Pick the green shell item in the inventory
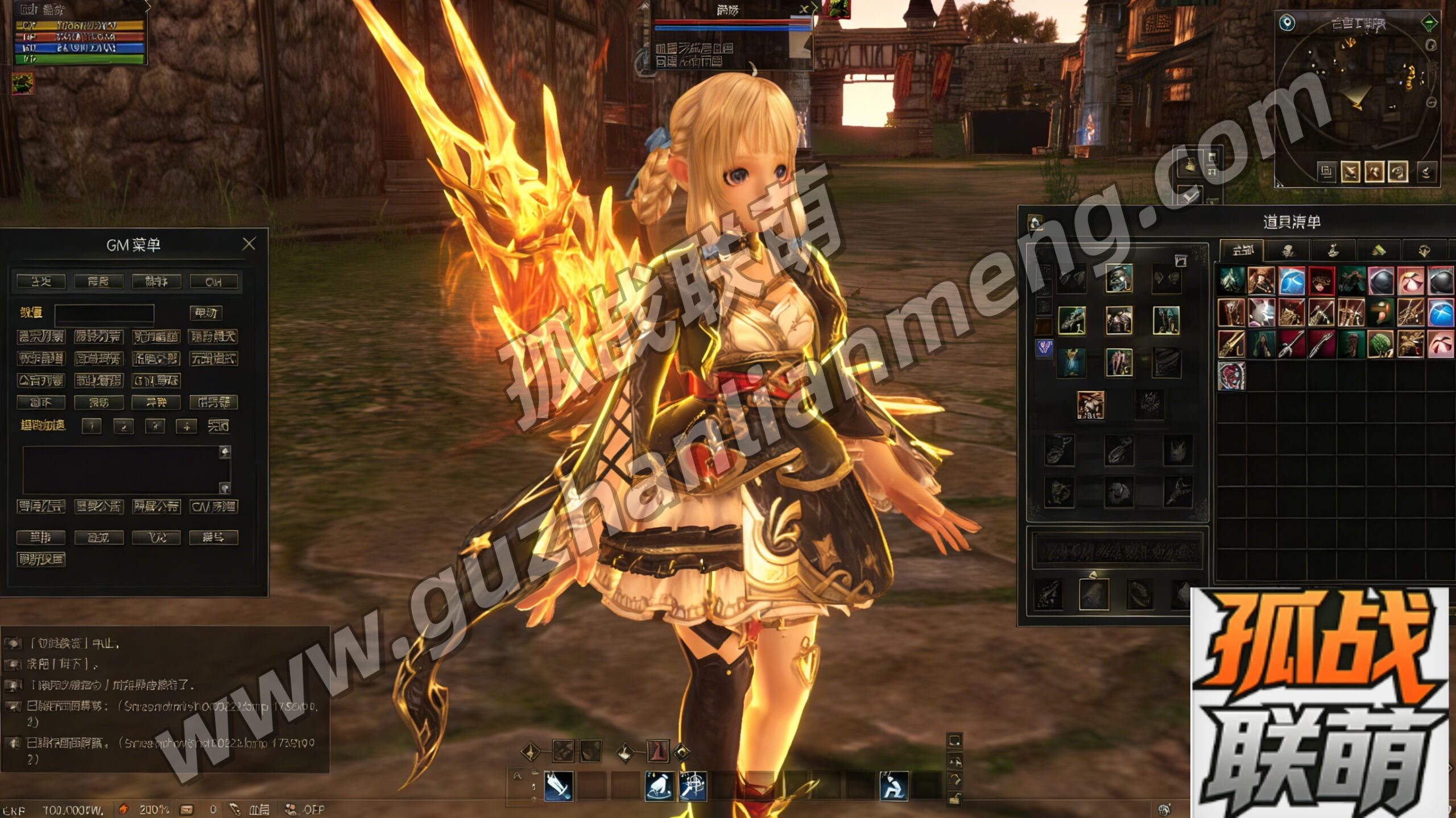 1380,344
